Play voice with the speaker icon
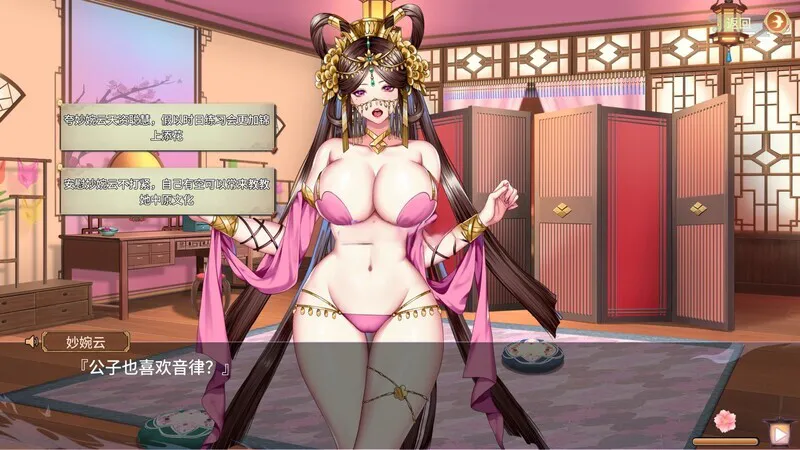This screenshot has width=800, height=450. point(30,342)
